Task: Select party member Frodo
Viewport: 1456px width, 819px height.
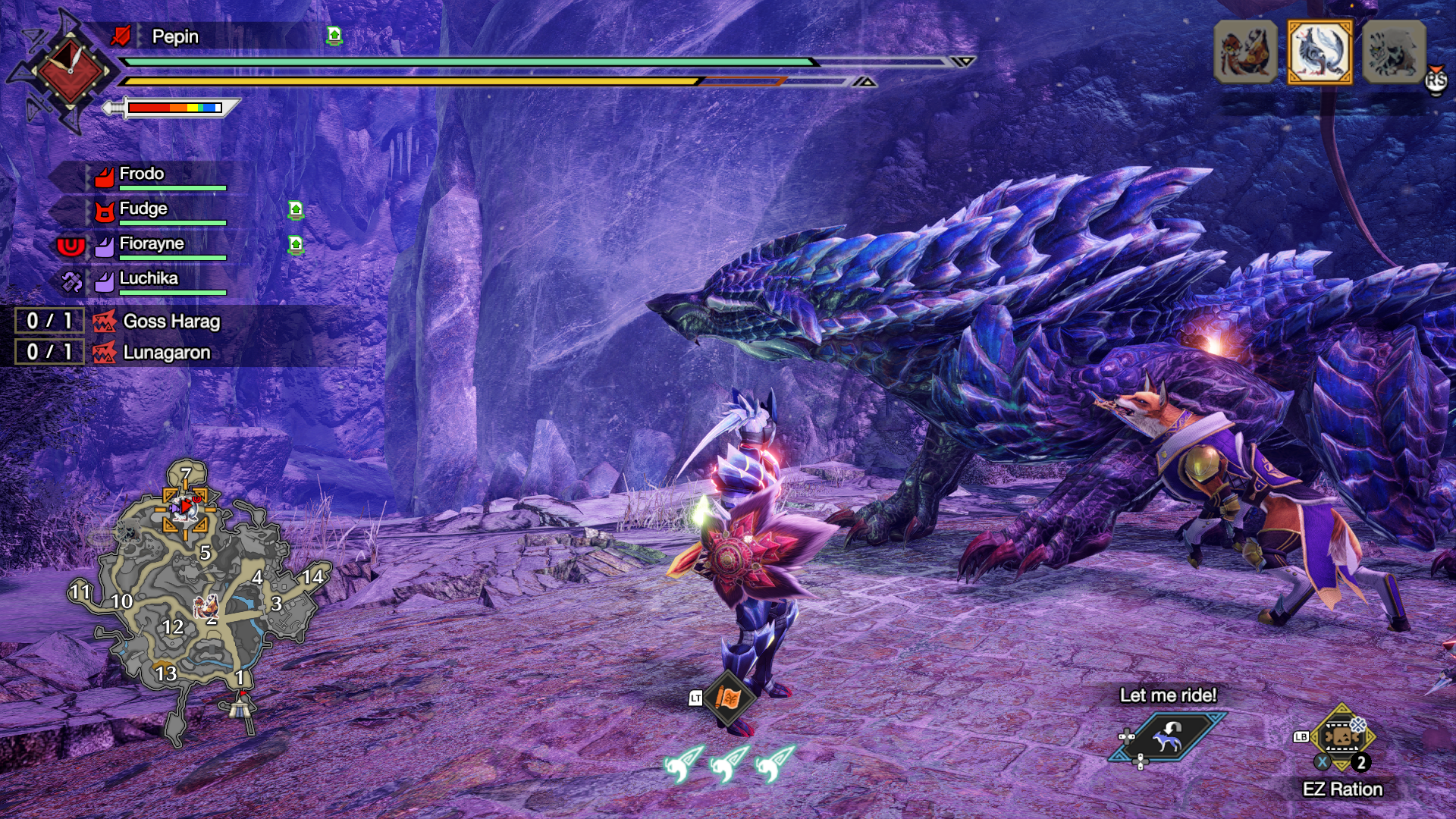Action: tap(142, 174)
